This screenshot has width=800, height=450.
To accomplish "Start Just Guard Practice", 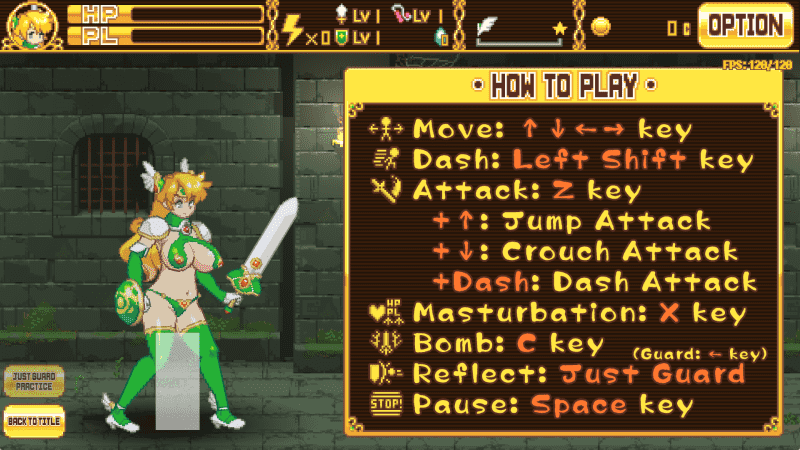I will pyautogui.click(x=34, y=381).
